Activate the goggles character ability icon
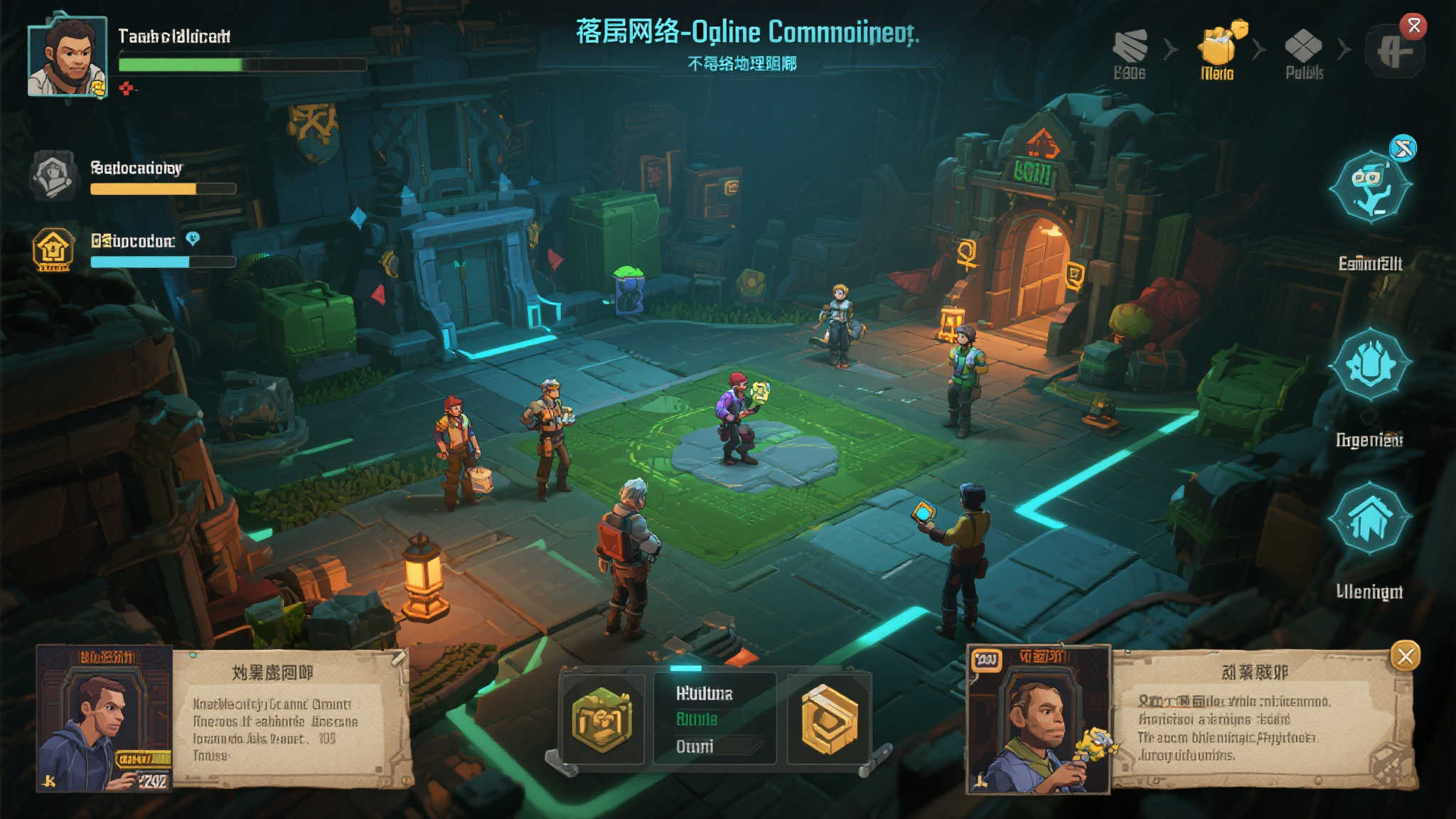 tap(1370, 187)
